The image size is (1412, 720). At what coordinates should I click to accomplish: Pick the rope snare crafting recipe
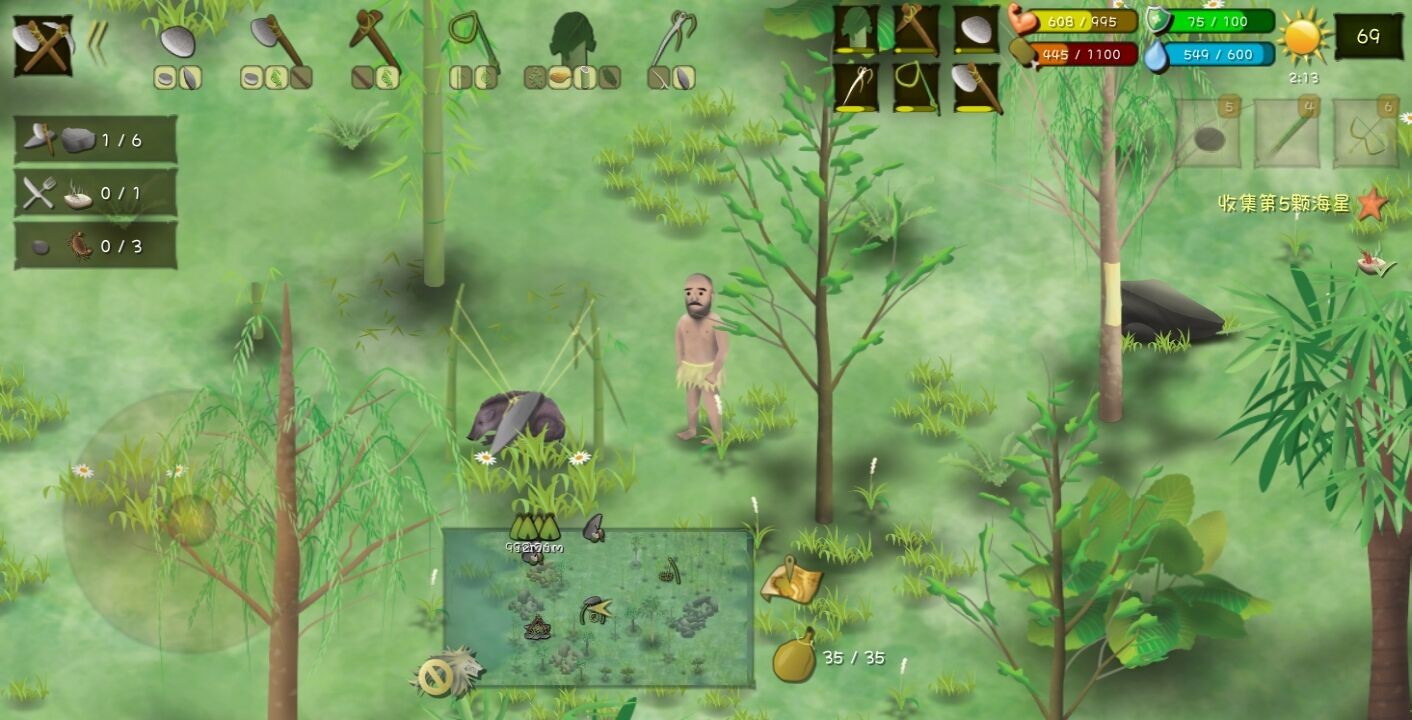click(472, 40)
